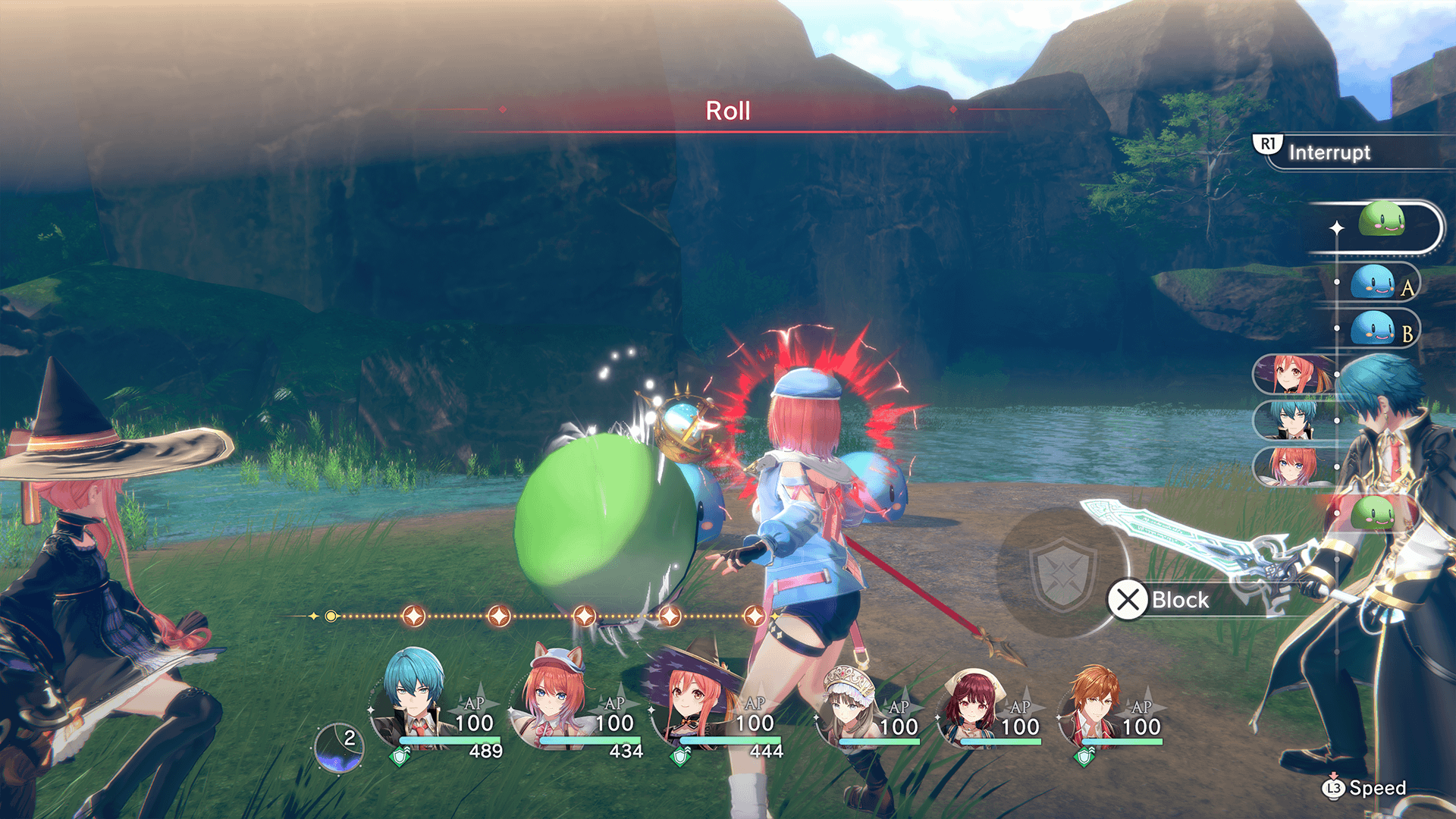Screen dimensions: 1456x819
Task: Trigger the Interrupt command
Action: coord(1329,152)
